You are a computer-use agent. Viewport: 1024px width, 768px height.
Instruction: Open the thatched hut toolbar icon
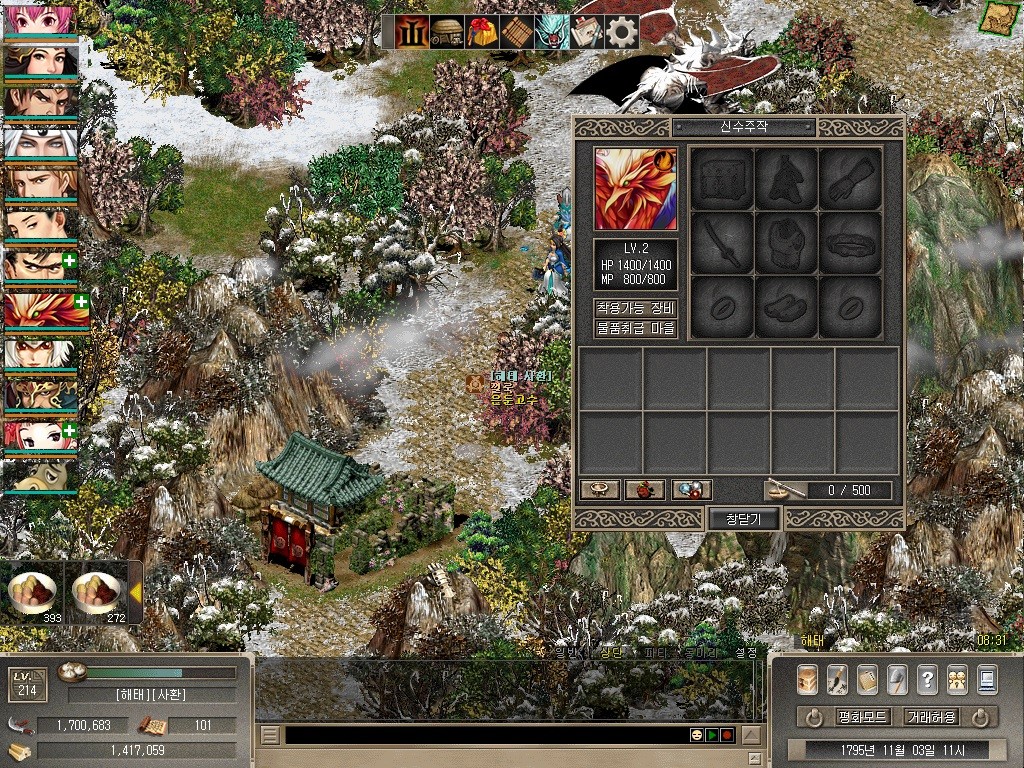click(x=446, y=33)
